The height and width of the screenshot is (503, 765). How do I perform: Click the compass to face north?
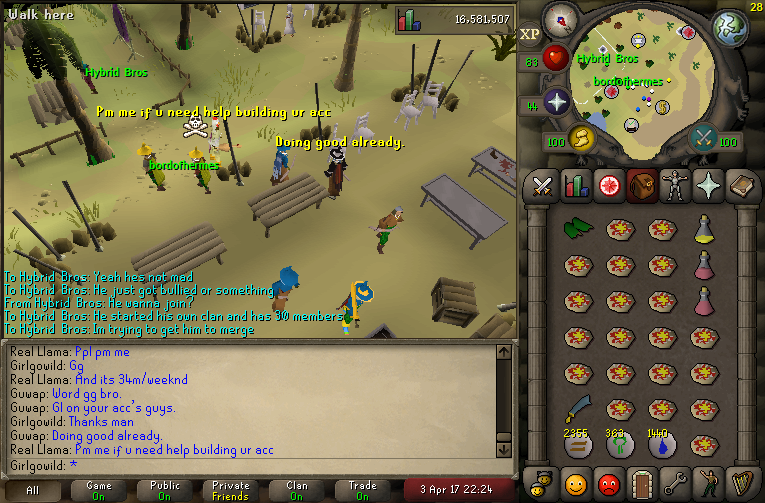[561, 20]
